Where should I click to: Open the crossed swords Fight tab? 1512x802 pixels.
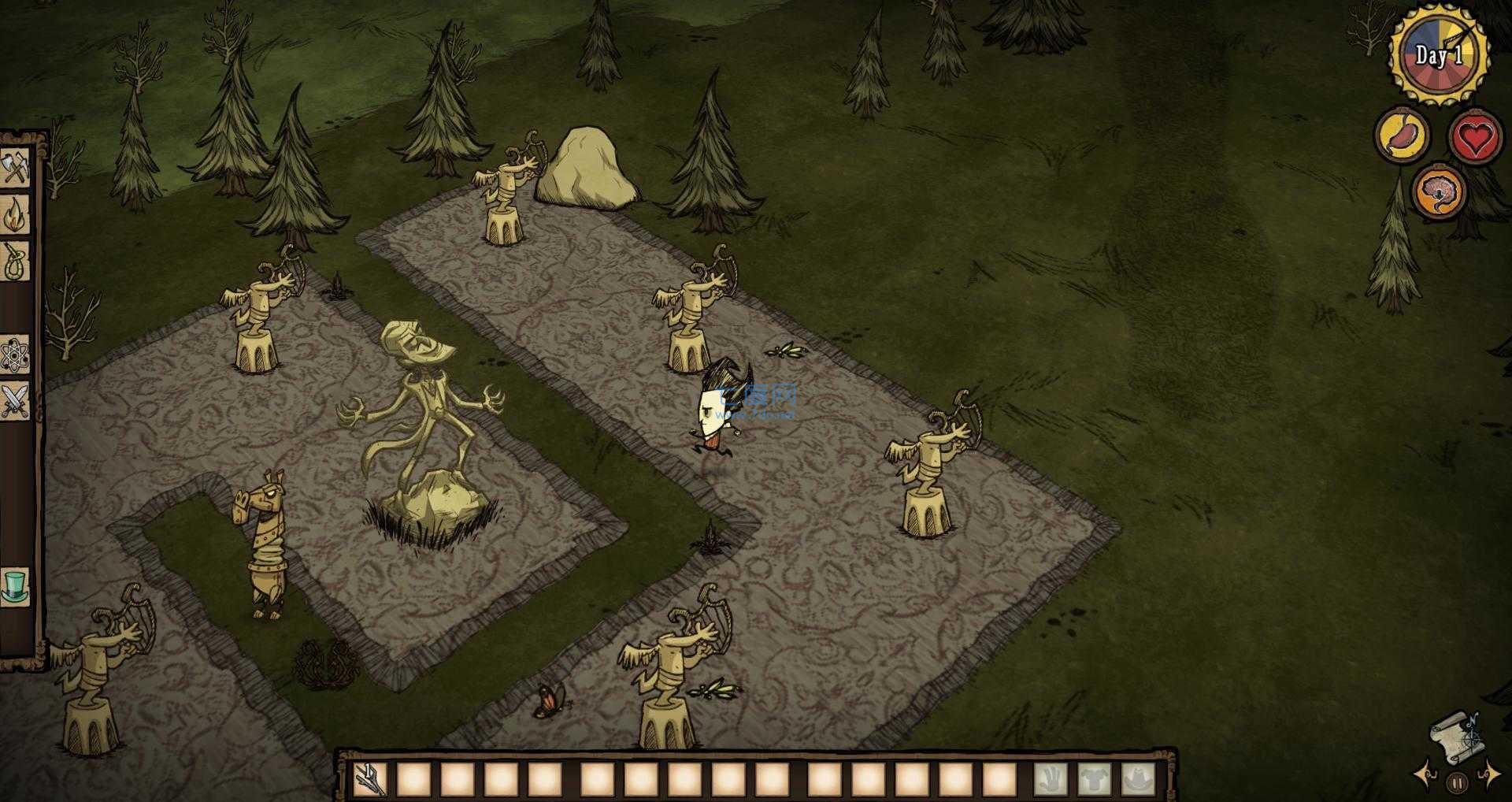(16, 401)
